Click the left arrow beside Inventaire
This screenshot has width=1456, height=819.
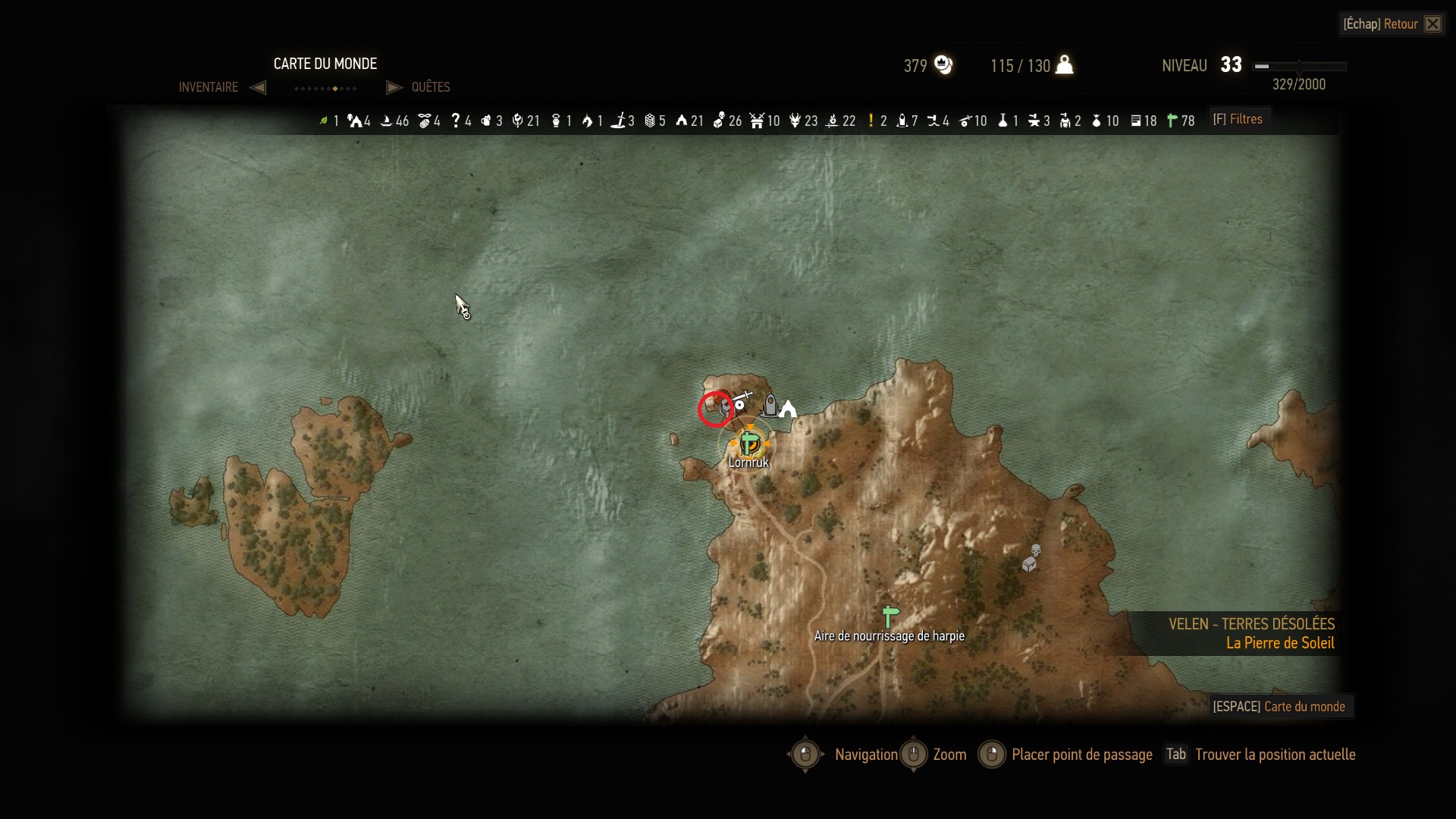[258, 87]
